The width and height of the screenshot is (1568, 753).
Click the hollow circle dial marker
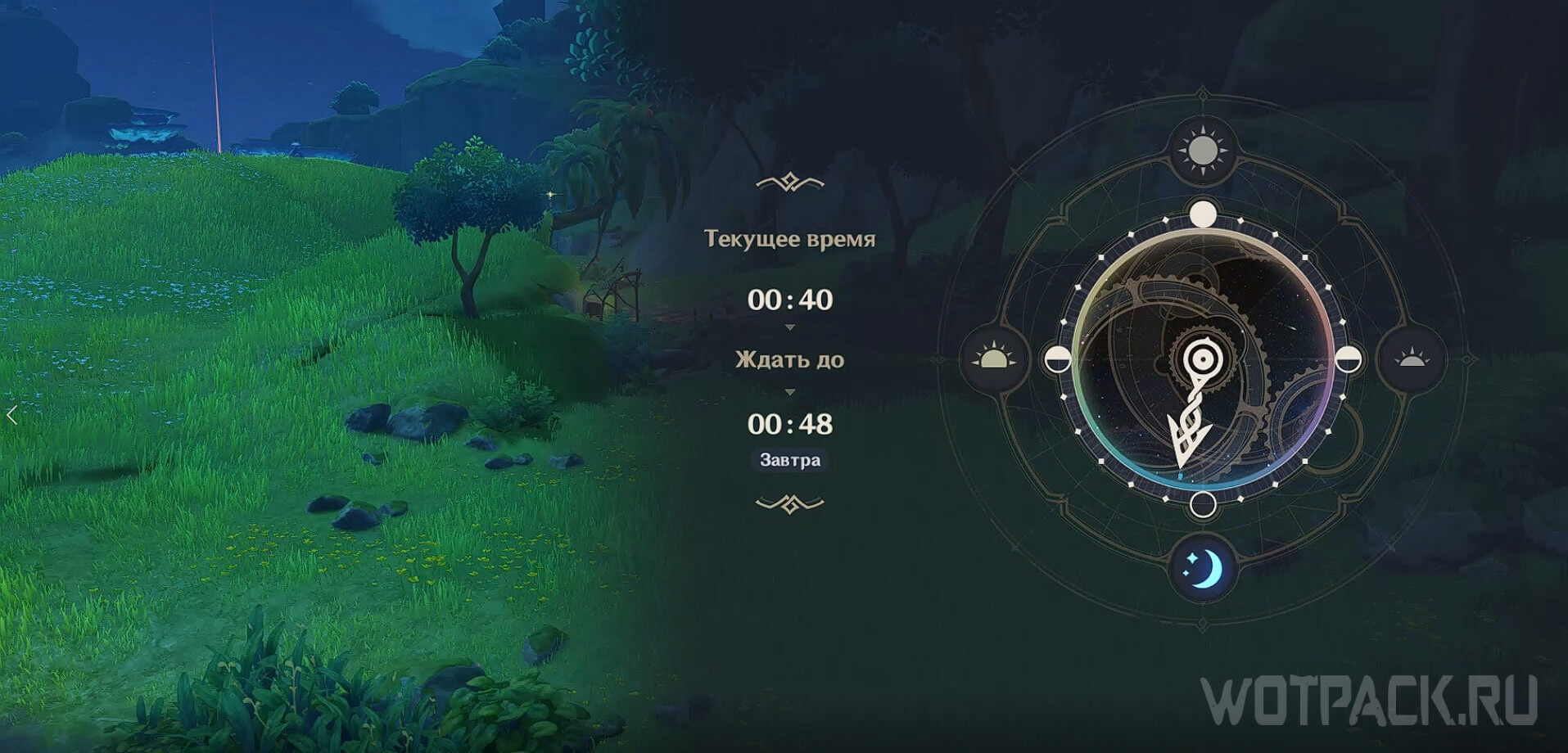click(x=1202, y=504)
